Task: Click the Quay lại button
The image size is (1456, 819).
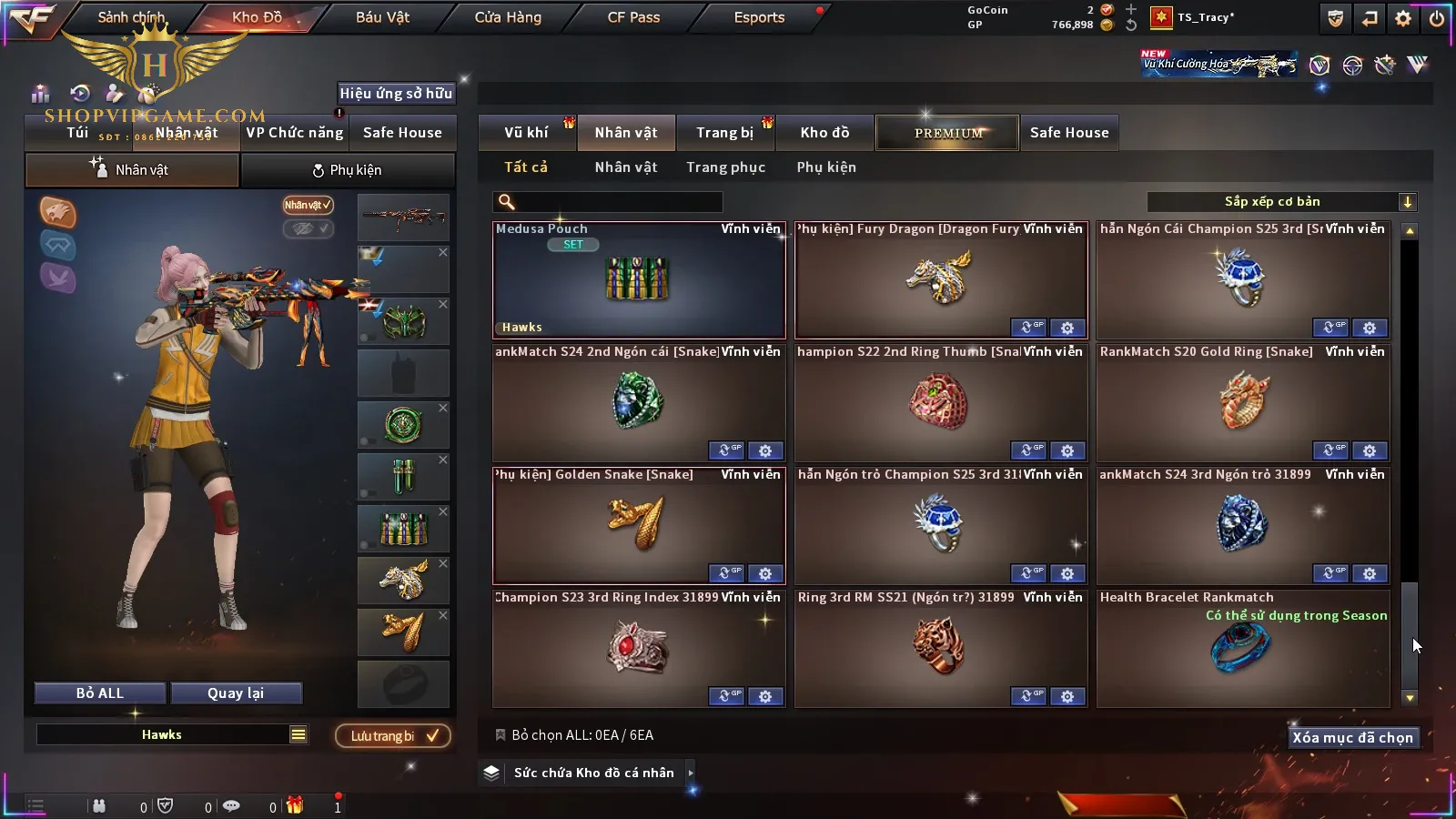Action: [236, 693]
